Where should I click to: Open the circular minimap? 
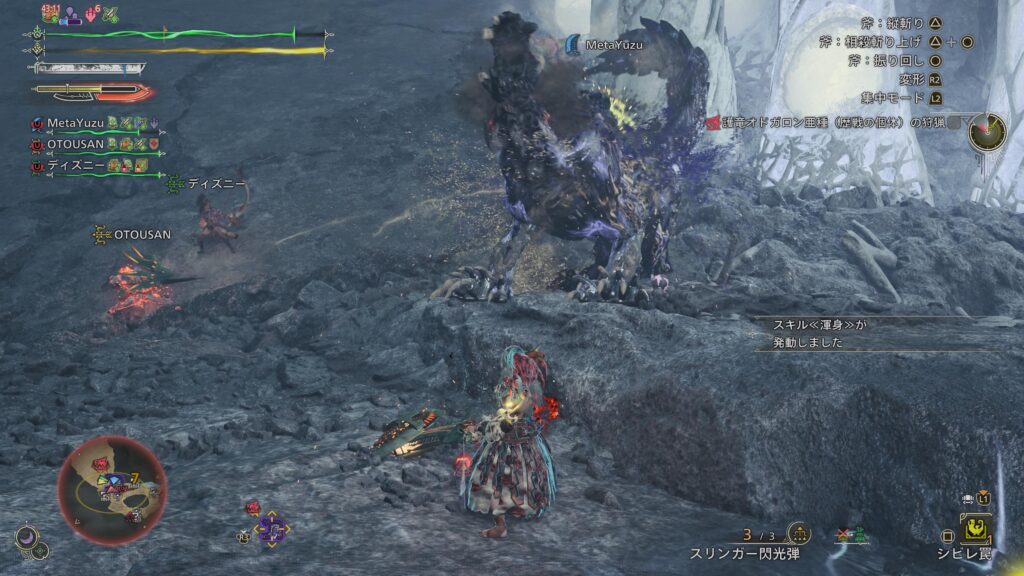point(112,490)
